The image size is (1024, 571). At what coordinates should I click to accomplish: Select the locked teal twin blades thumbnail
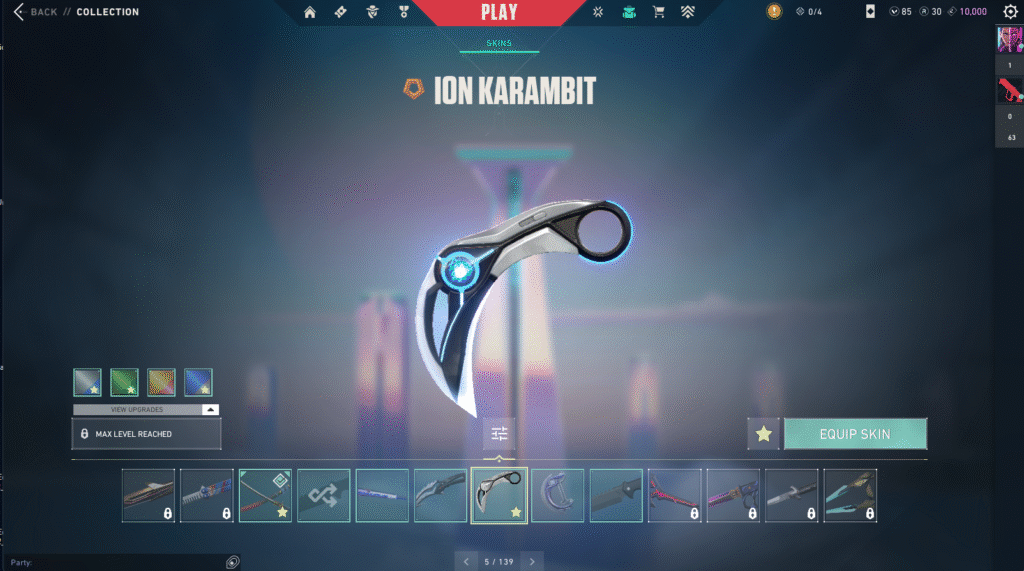[850, 495]
